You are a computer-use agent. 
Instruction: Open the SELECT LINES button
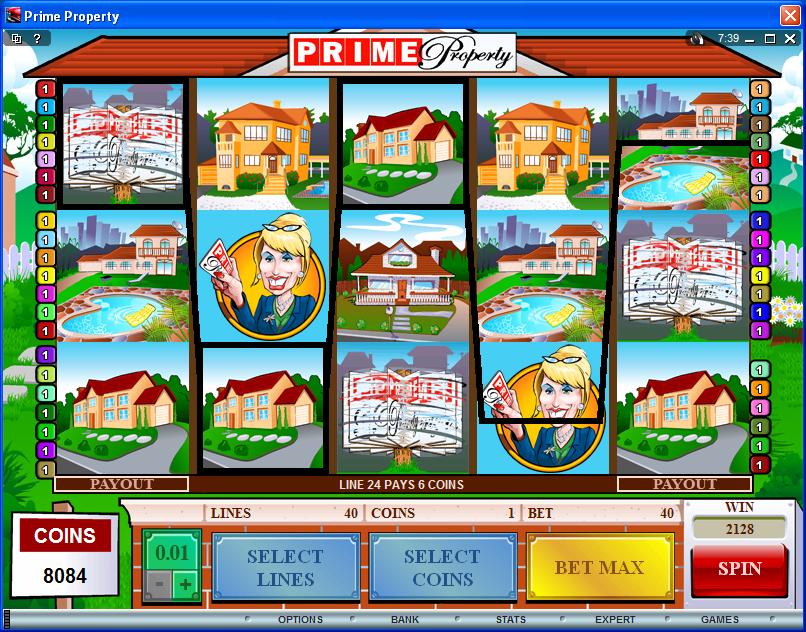(x=285, y=568)
